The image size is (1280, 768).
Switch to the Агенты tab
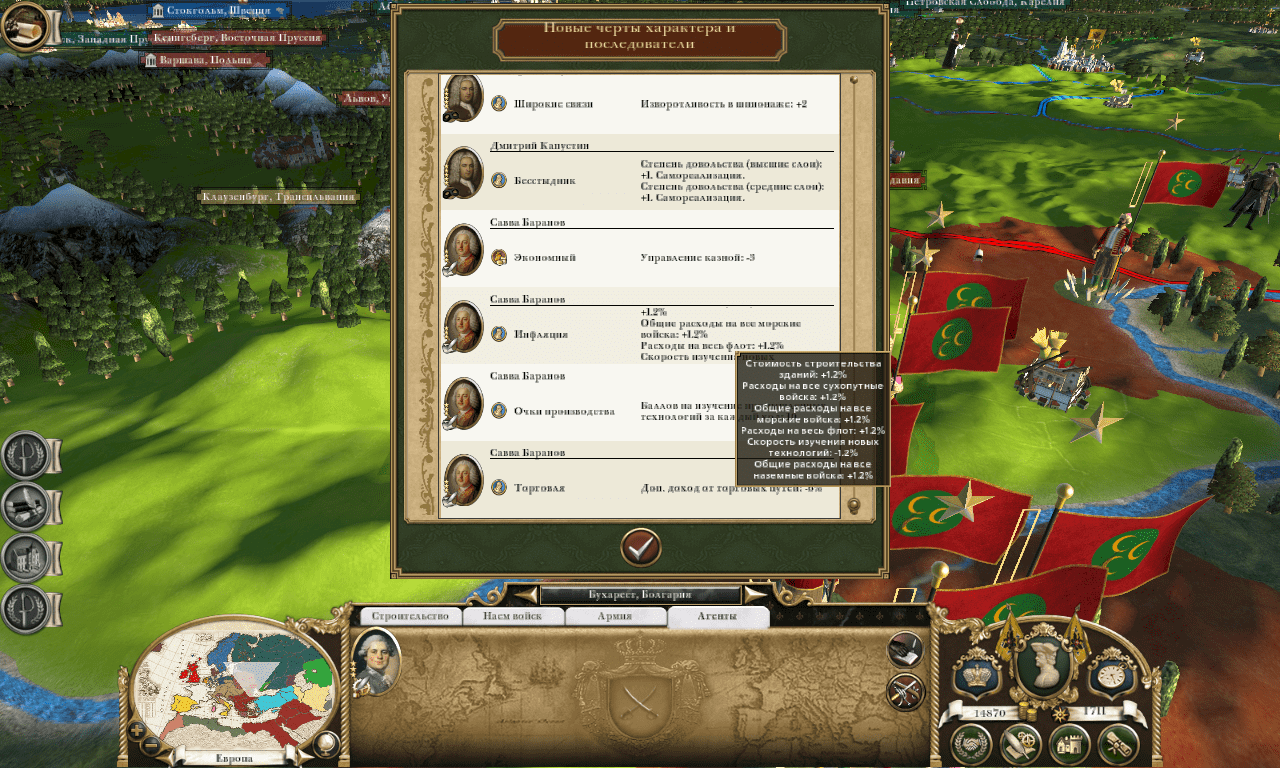pos(717,616)
